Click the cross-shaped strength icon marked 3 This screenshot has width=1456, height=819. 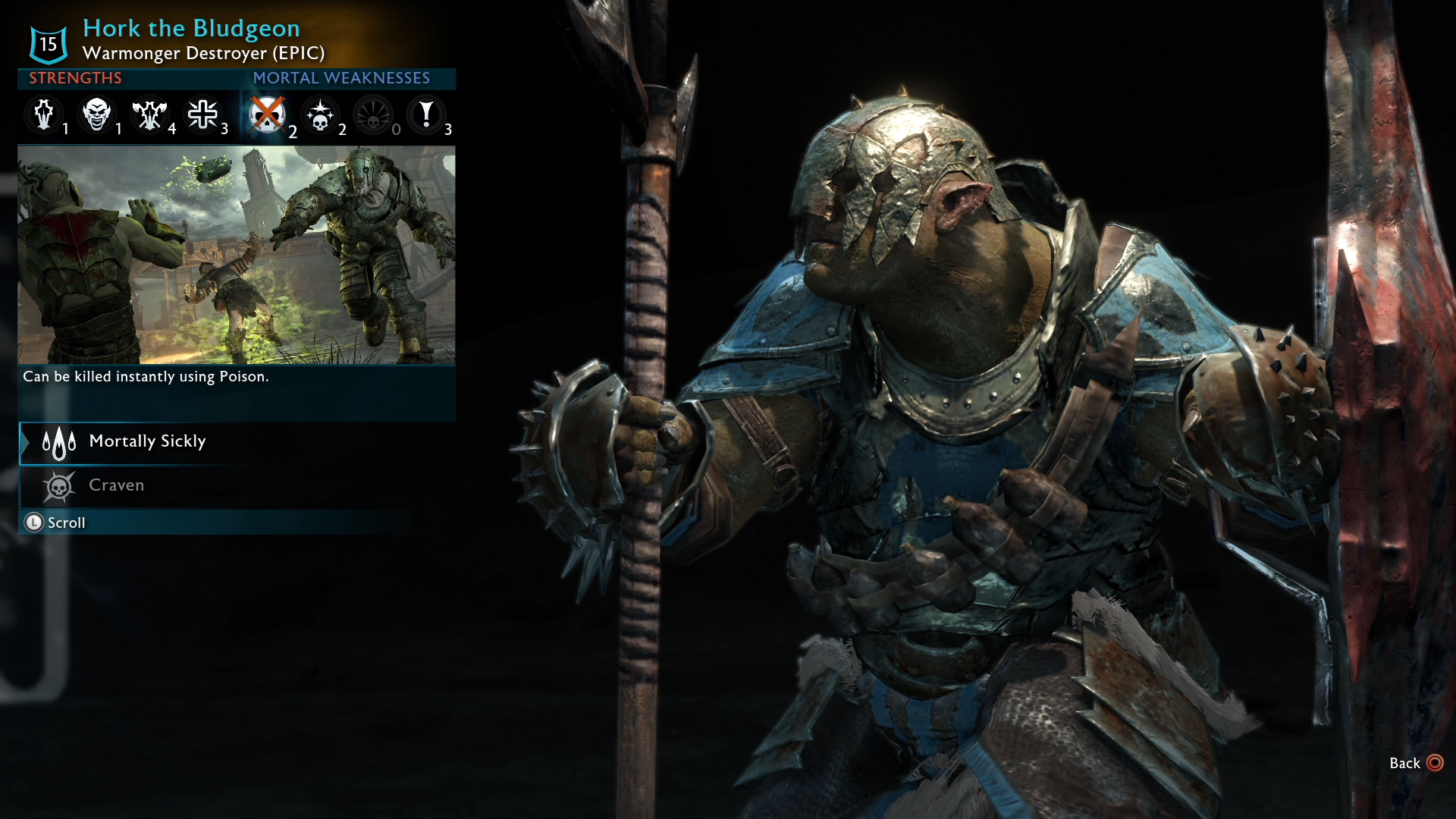pos(204,116)
